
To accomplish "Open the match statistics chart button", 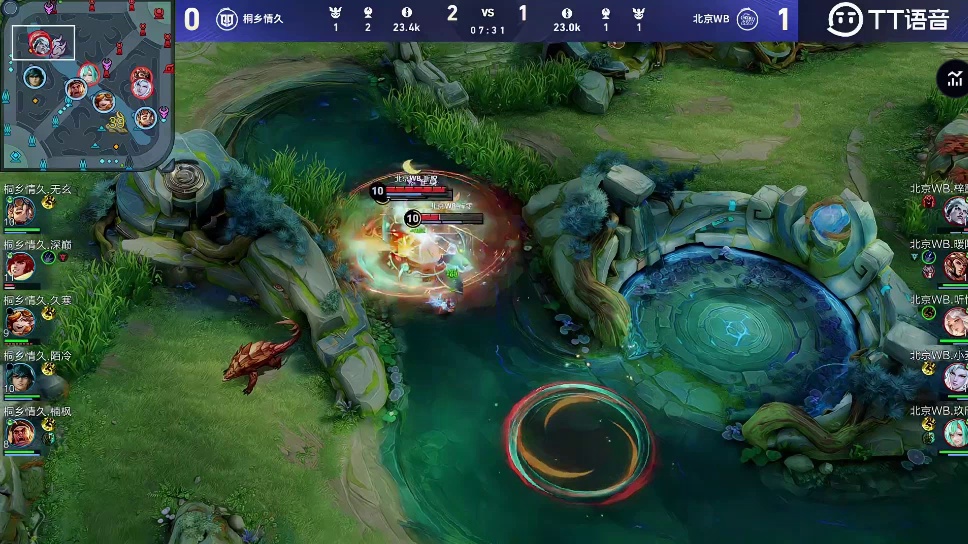I will tap(951, 79).
